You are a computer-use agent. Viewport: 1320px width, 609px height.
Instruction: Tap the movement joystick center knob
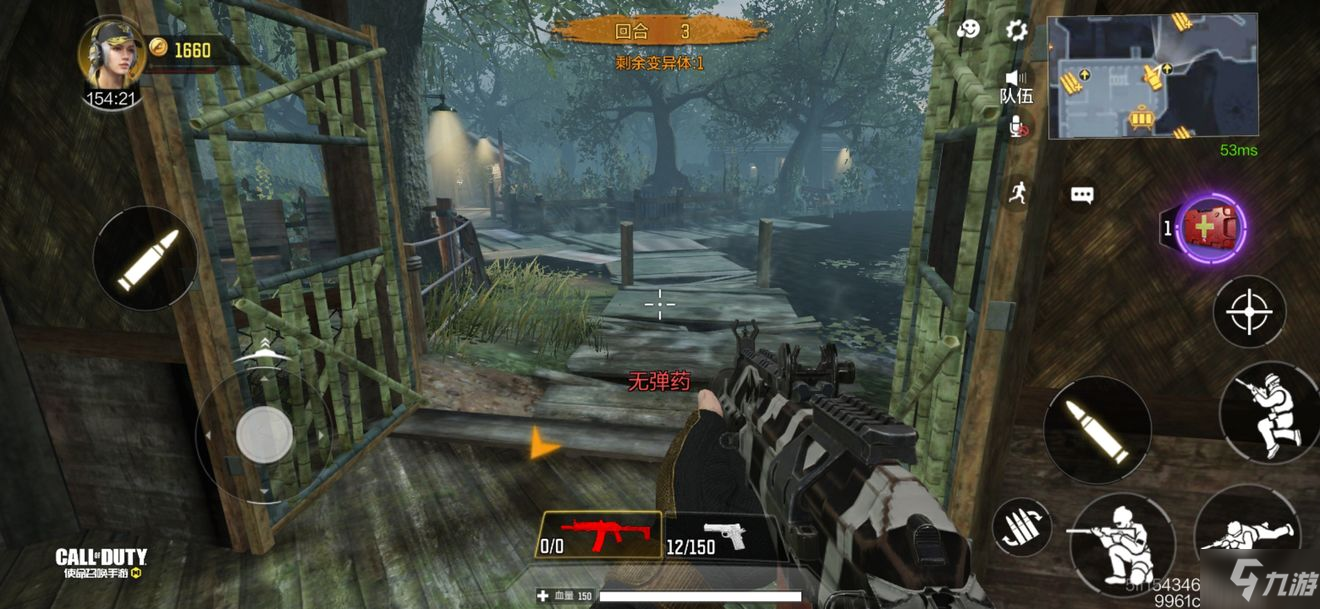tap(264, 433)
